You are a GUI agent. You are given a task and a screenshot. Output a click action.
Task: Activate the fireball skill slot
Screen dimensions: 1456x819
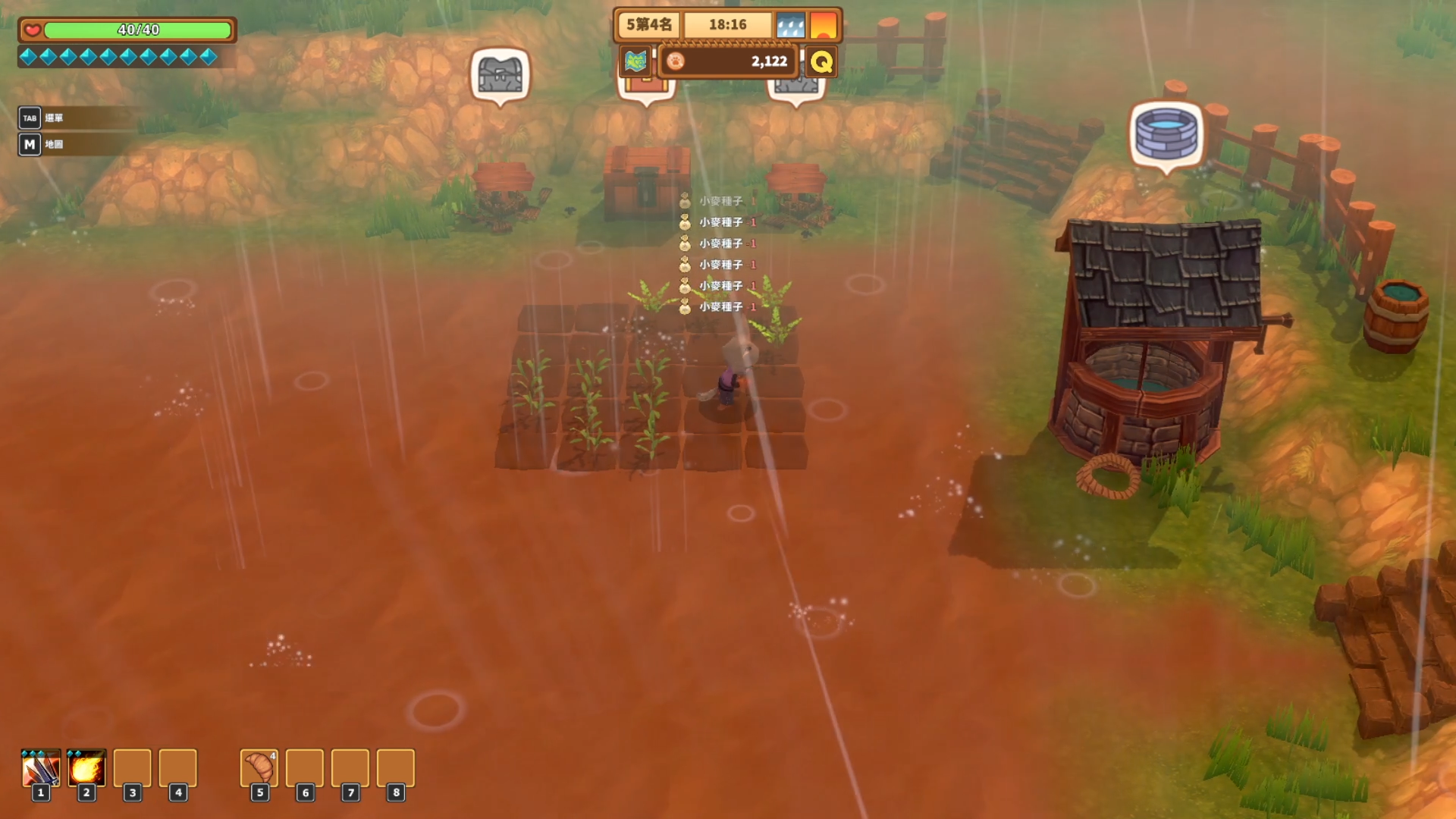(86, 769)
